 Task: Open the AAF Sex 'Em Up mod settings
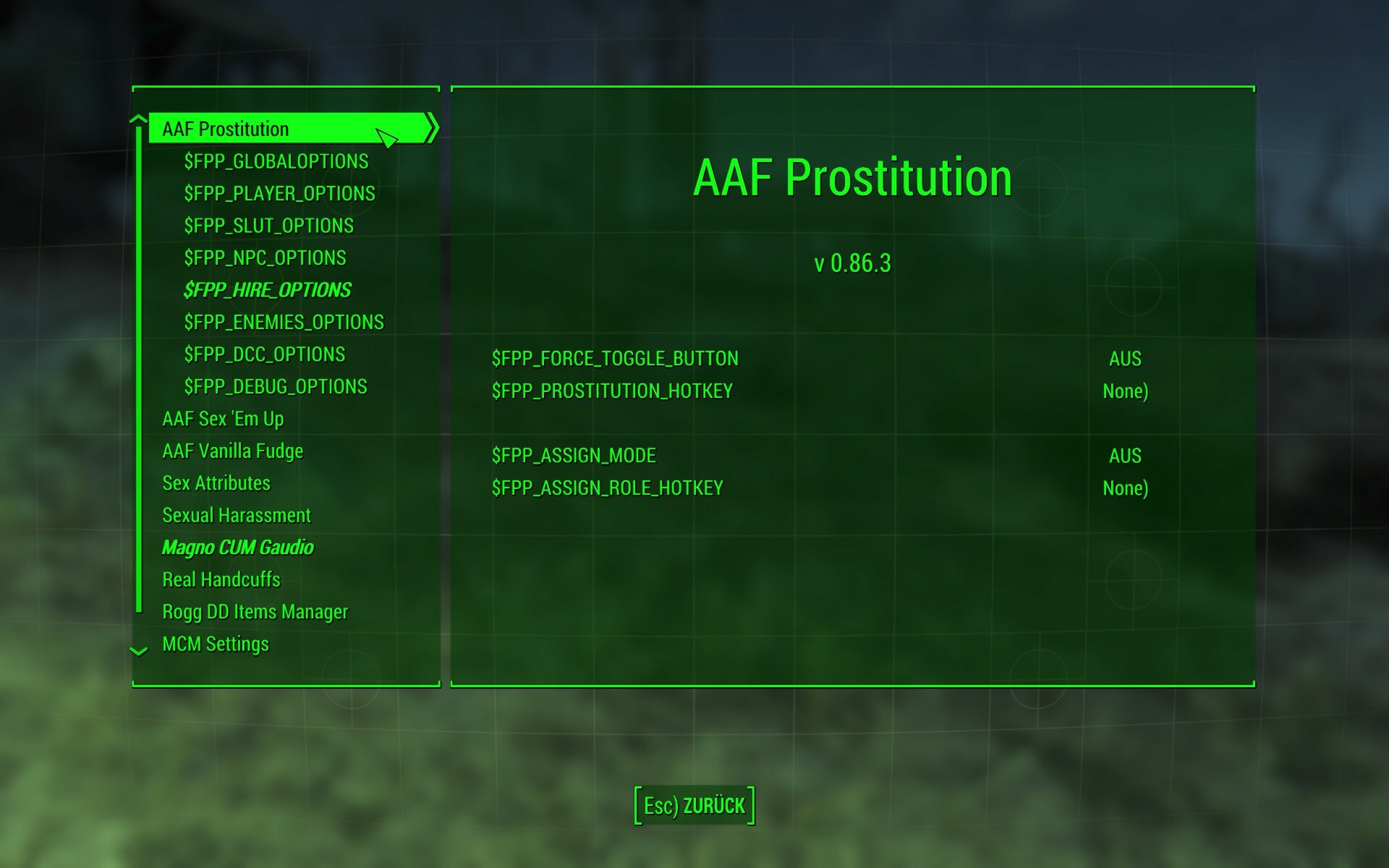[224, 418]
